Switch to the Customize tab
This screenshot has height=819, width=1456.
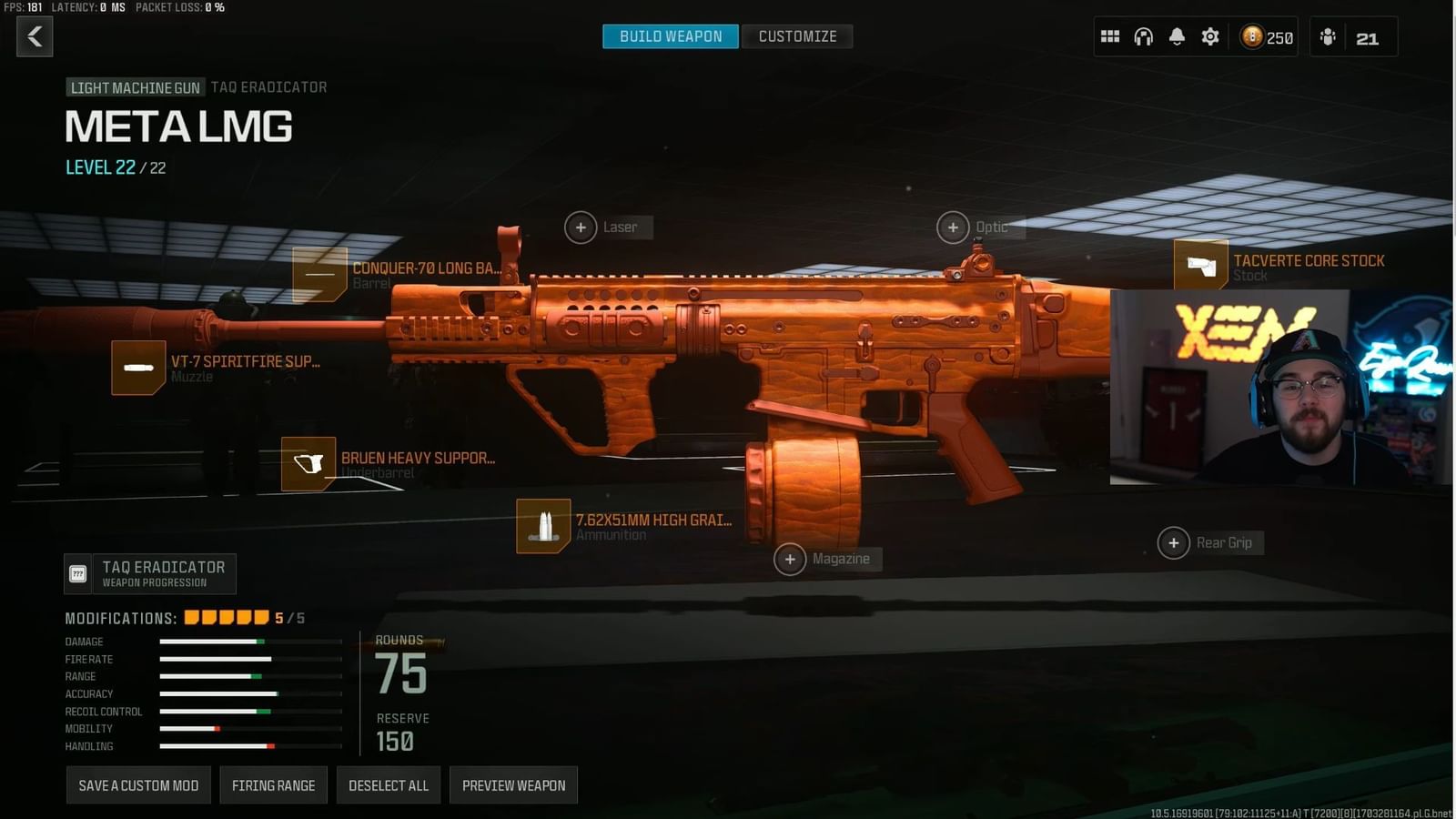[797, 36]
